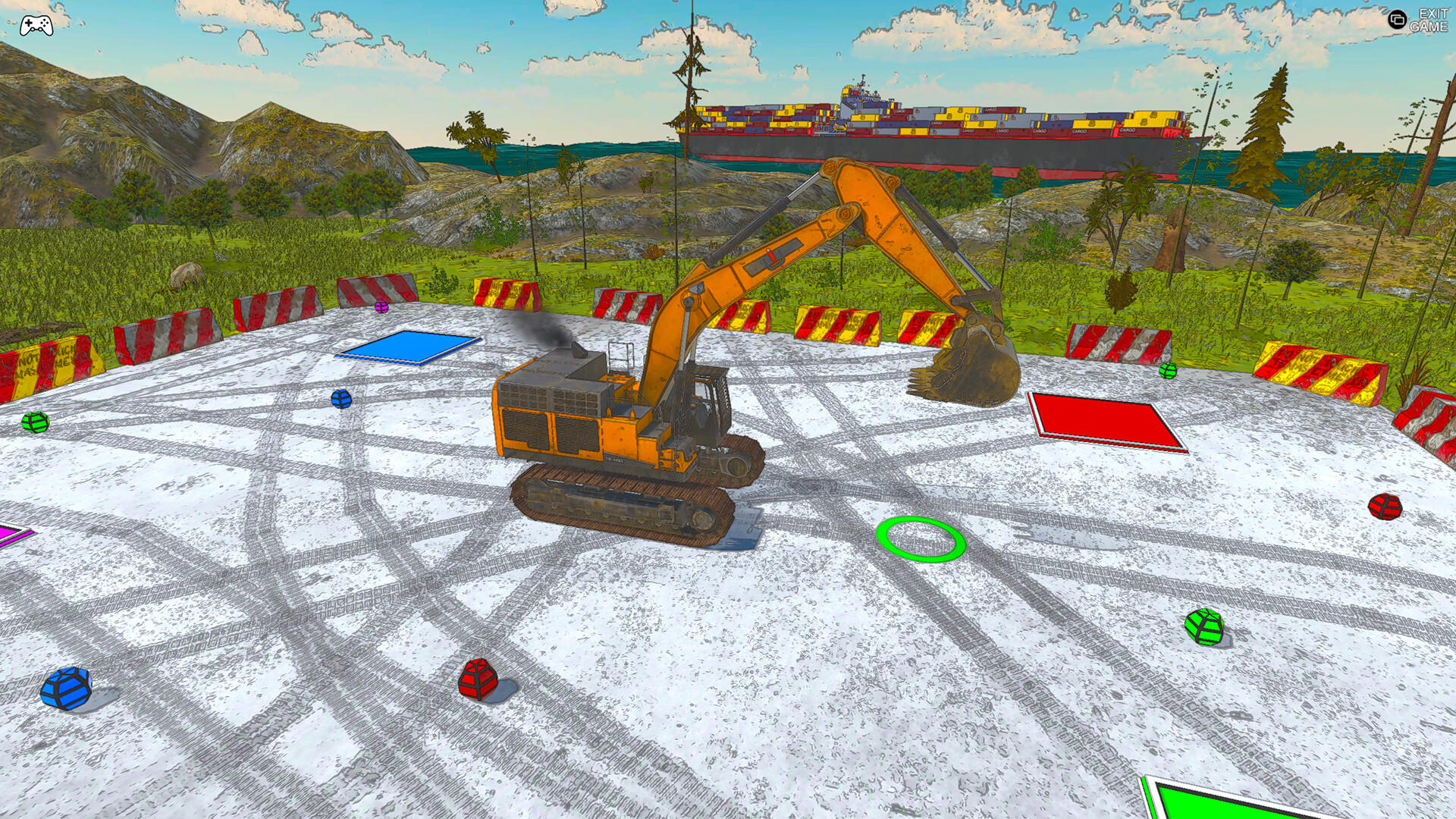Select the green ring on the pavement
The width and height of the screenshot is (1456, 819).
pos(920,541)
